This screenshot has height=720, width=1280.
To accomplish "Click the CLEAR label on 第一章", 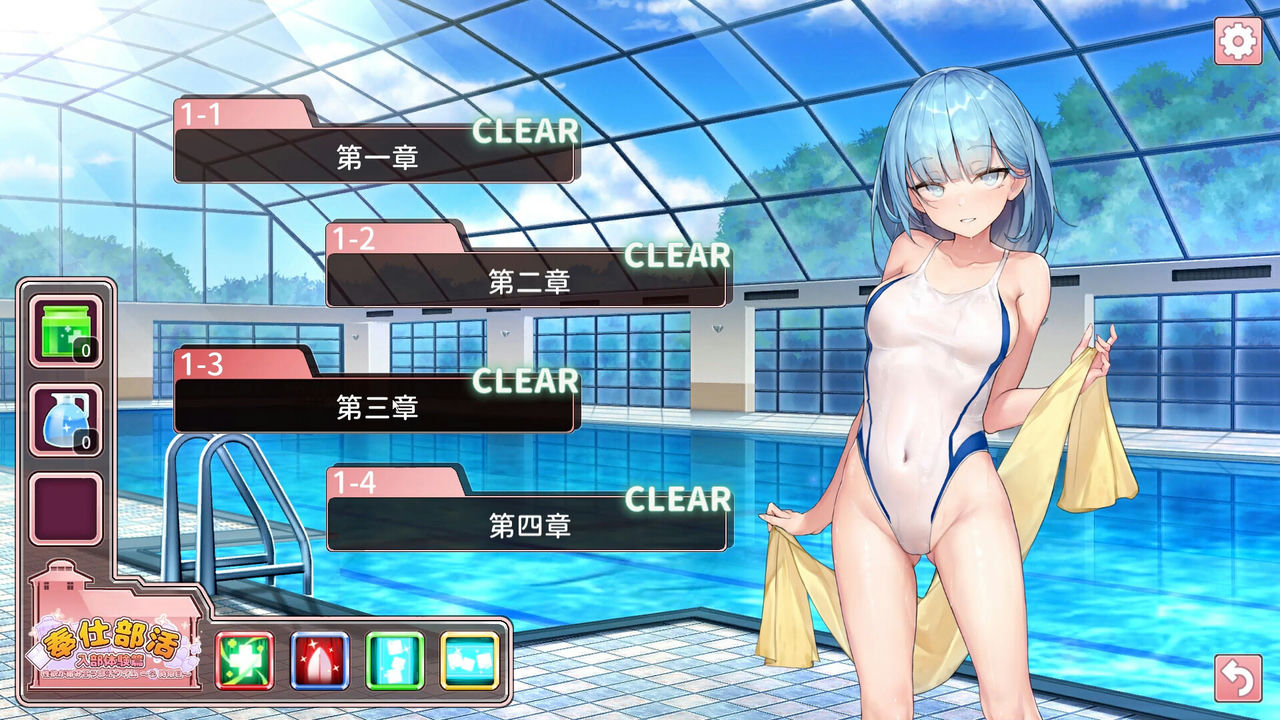I will [x=524, y=130].
